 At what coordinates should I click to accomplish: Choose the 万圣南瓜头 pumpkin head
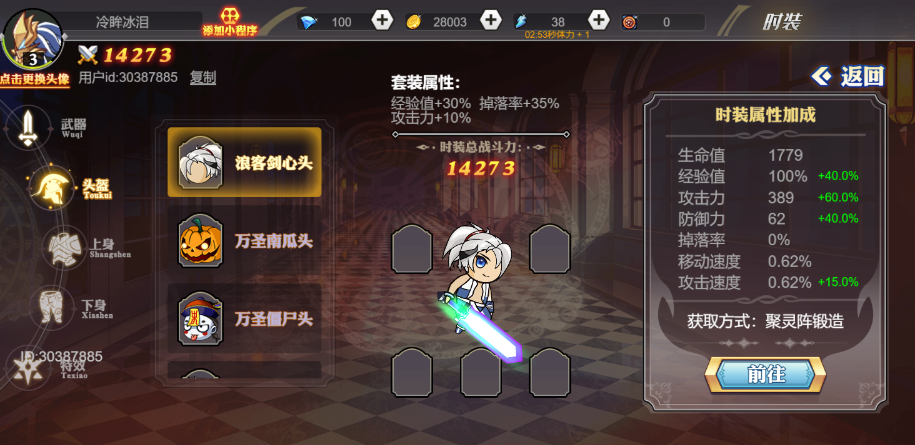pyautogui.click(x=245, y=241)
